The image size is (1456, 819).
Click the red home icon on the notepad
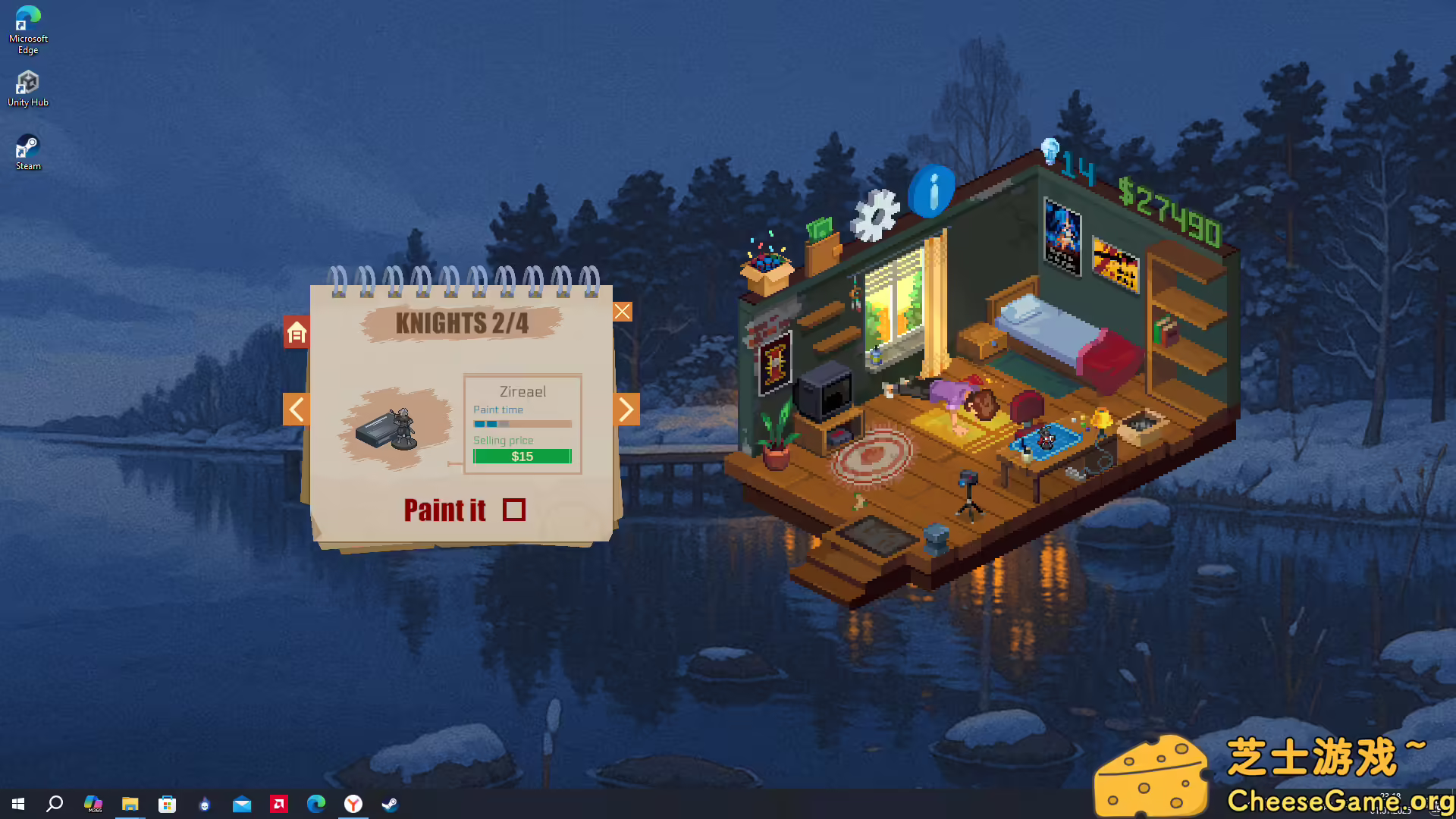296,331
